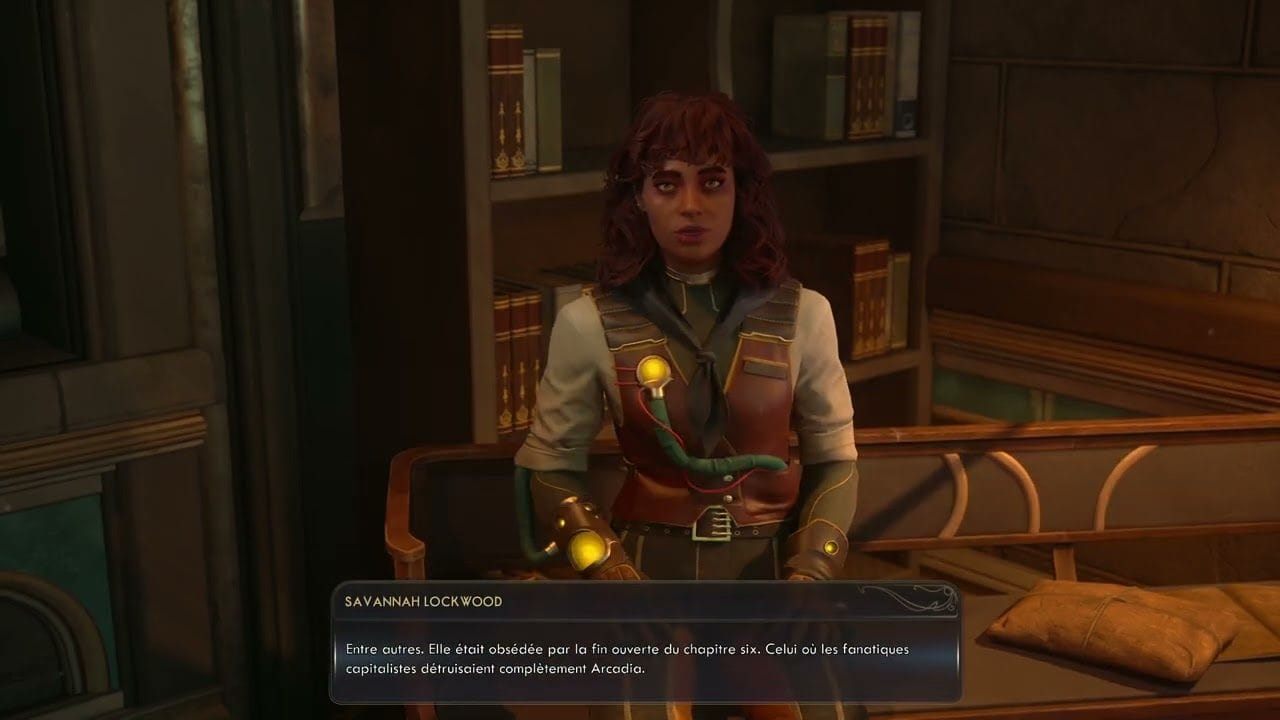Click the glowing bulb on Savannah's vest

[x=655, y=370]
